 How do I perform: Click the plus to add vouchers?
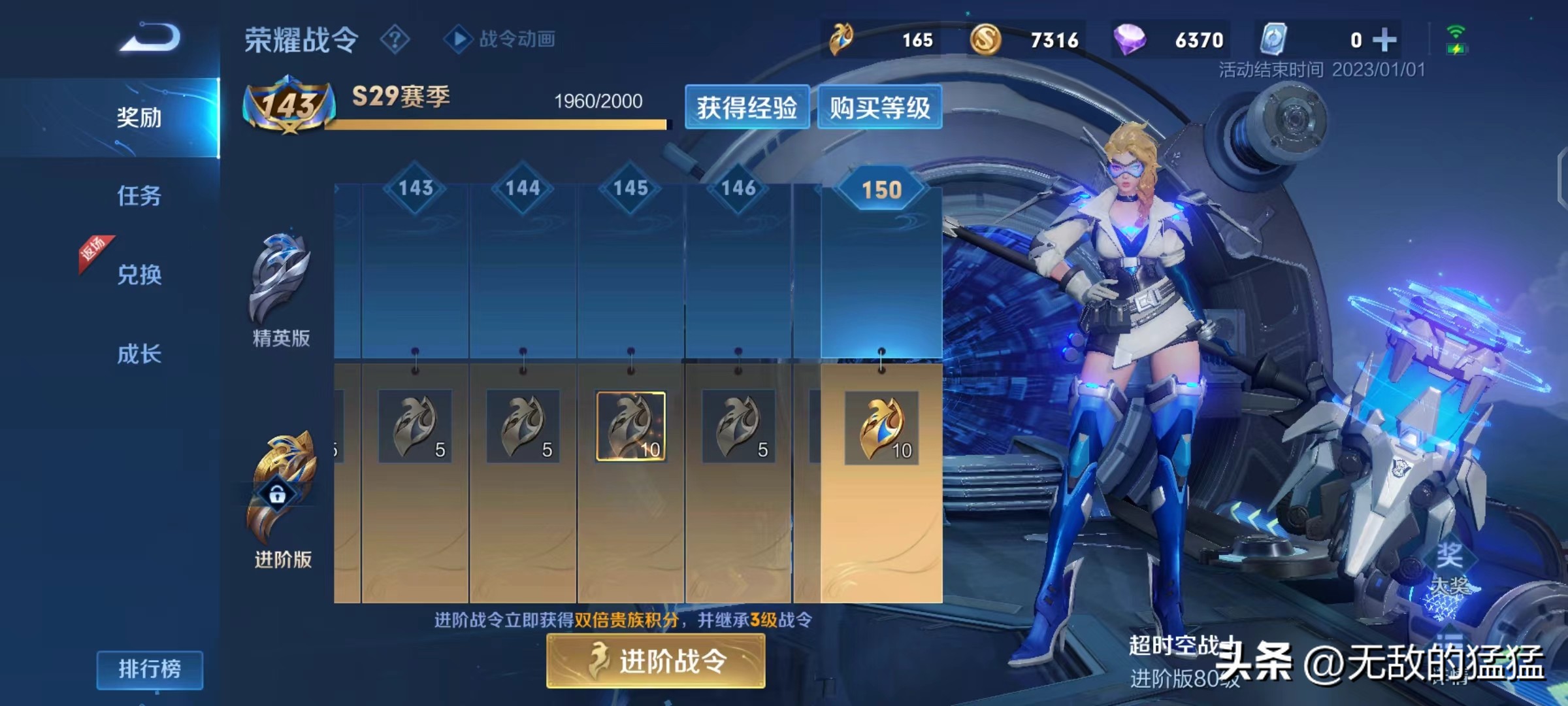[1385, 39]
